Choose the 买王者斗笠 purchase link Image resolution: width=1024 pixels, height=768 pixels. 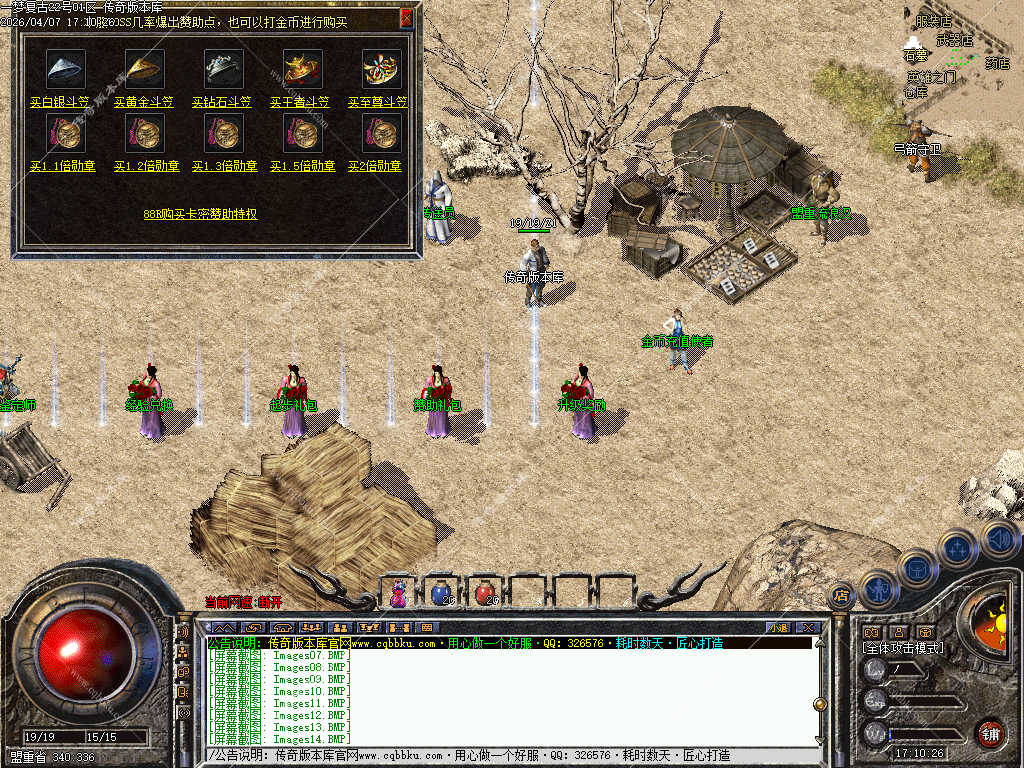tap(301, 102)
